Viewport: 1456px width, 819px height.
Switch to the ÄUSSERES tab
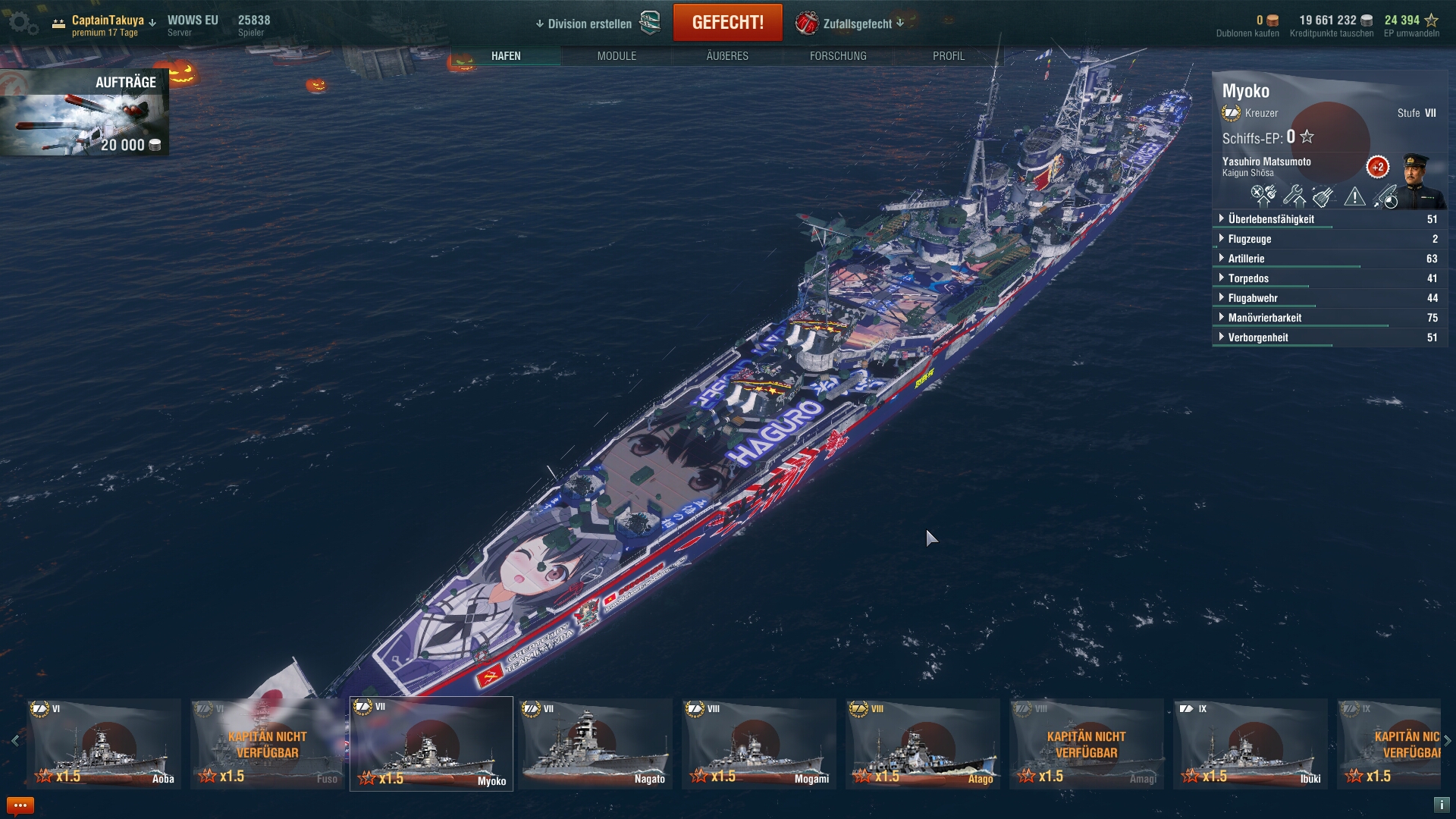[x=727, y=56]
